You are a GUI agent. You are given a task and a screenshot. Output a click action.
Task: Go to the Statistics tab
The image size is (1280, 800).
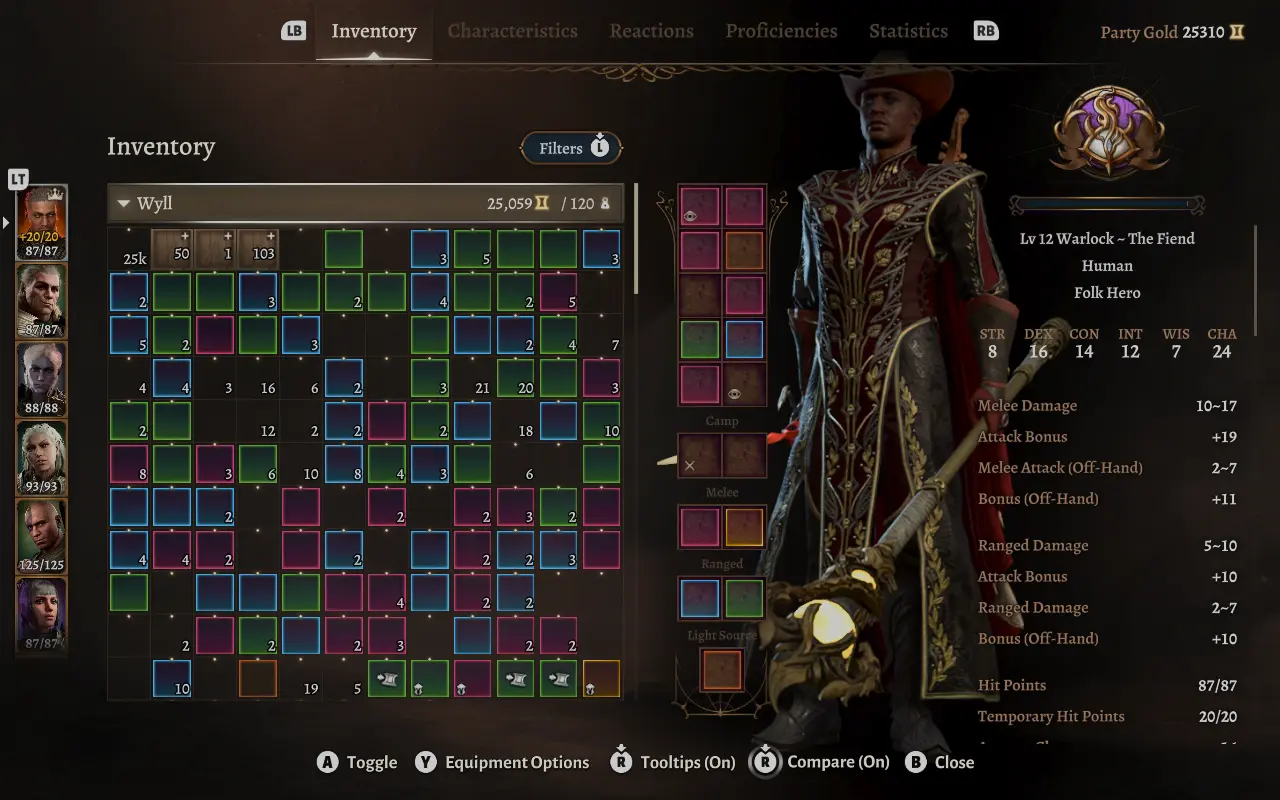click(908, 31)
